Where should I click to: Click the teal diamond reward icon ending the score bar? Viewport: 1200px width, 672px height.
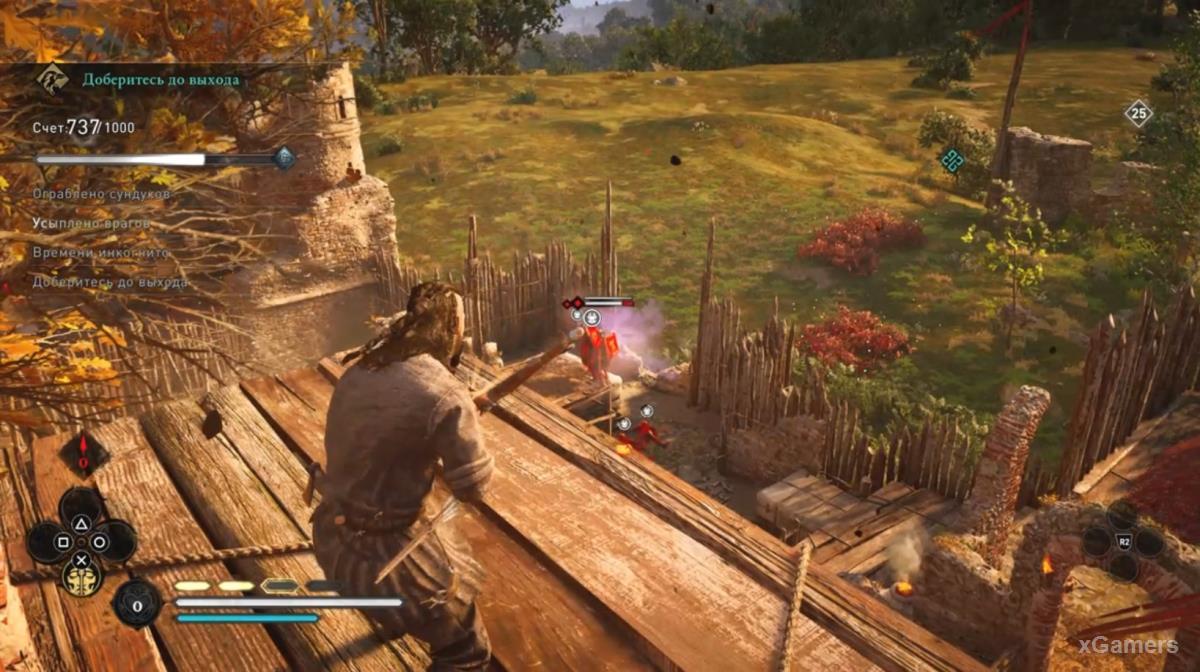point(284,157)
